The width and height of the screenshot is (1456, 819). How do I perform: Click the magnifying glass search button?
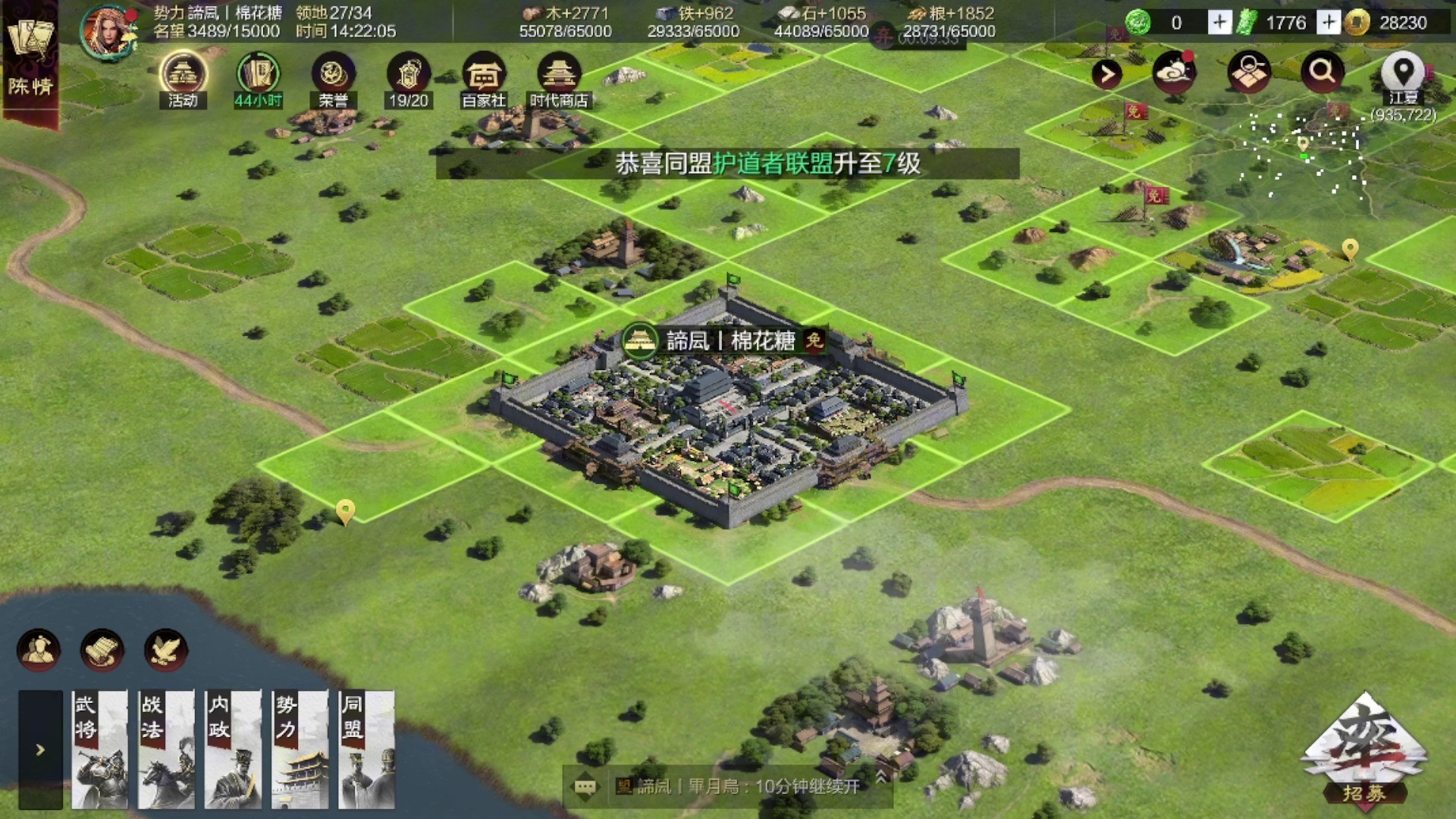[x=1322, y=72]
